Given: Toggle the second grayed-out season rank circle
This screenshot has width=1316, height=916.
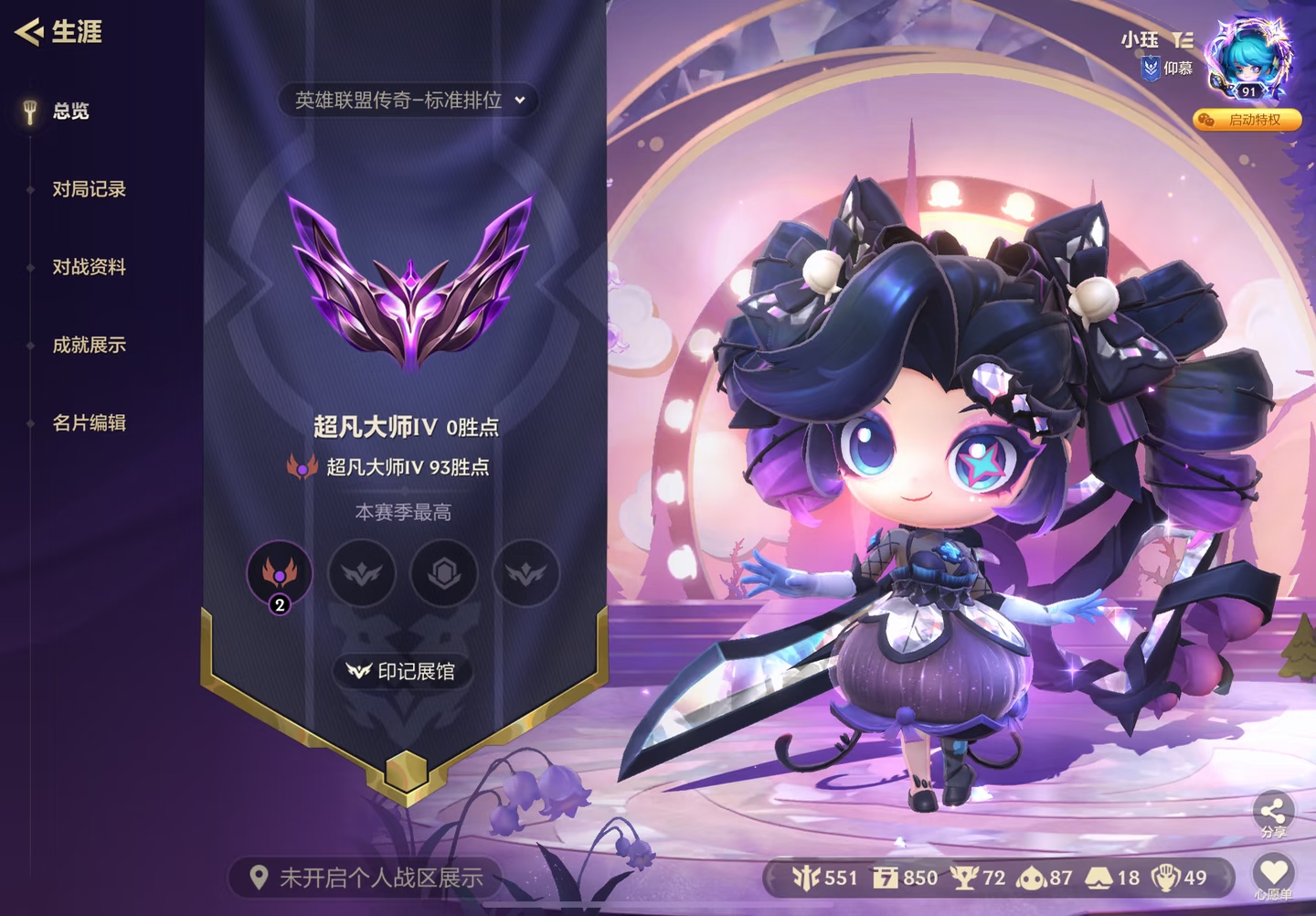Looking at the screenshot, I should (x=363, y=573).
